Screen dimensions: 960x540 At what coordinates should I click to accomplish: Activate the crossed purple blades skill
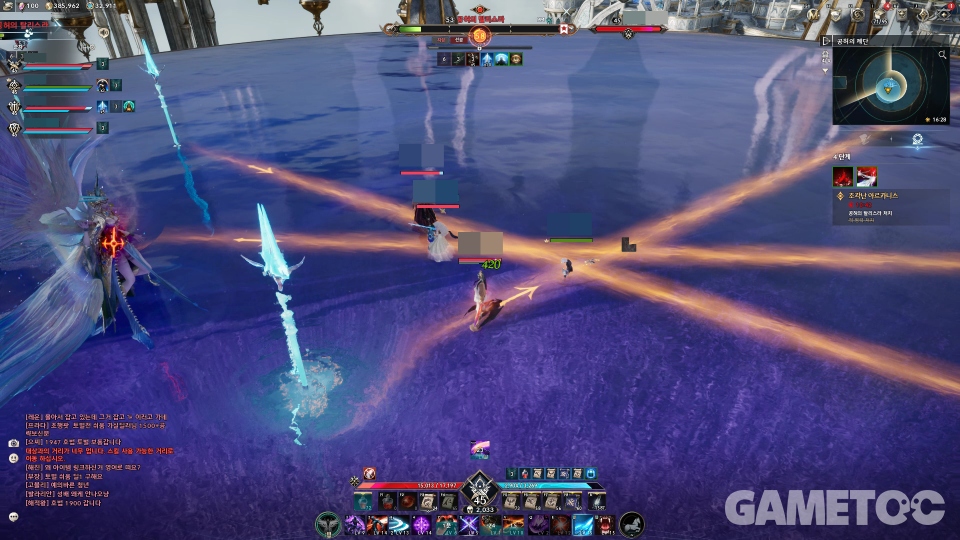coord(467,524)
